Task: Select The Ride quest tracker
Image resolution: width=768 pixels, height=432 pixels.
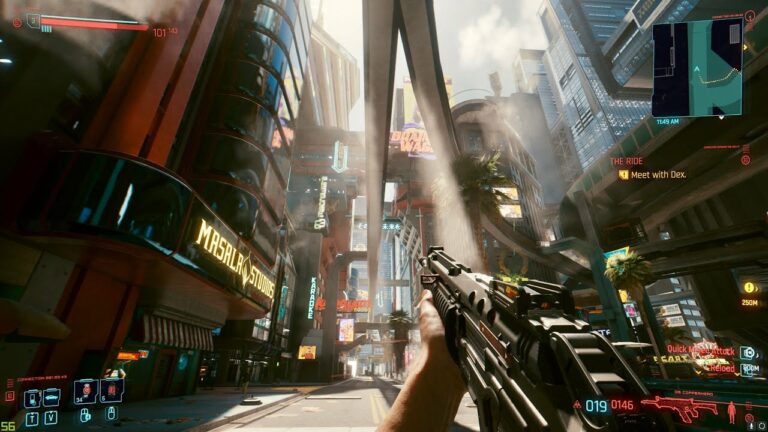Action: (x=626, y=160)
